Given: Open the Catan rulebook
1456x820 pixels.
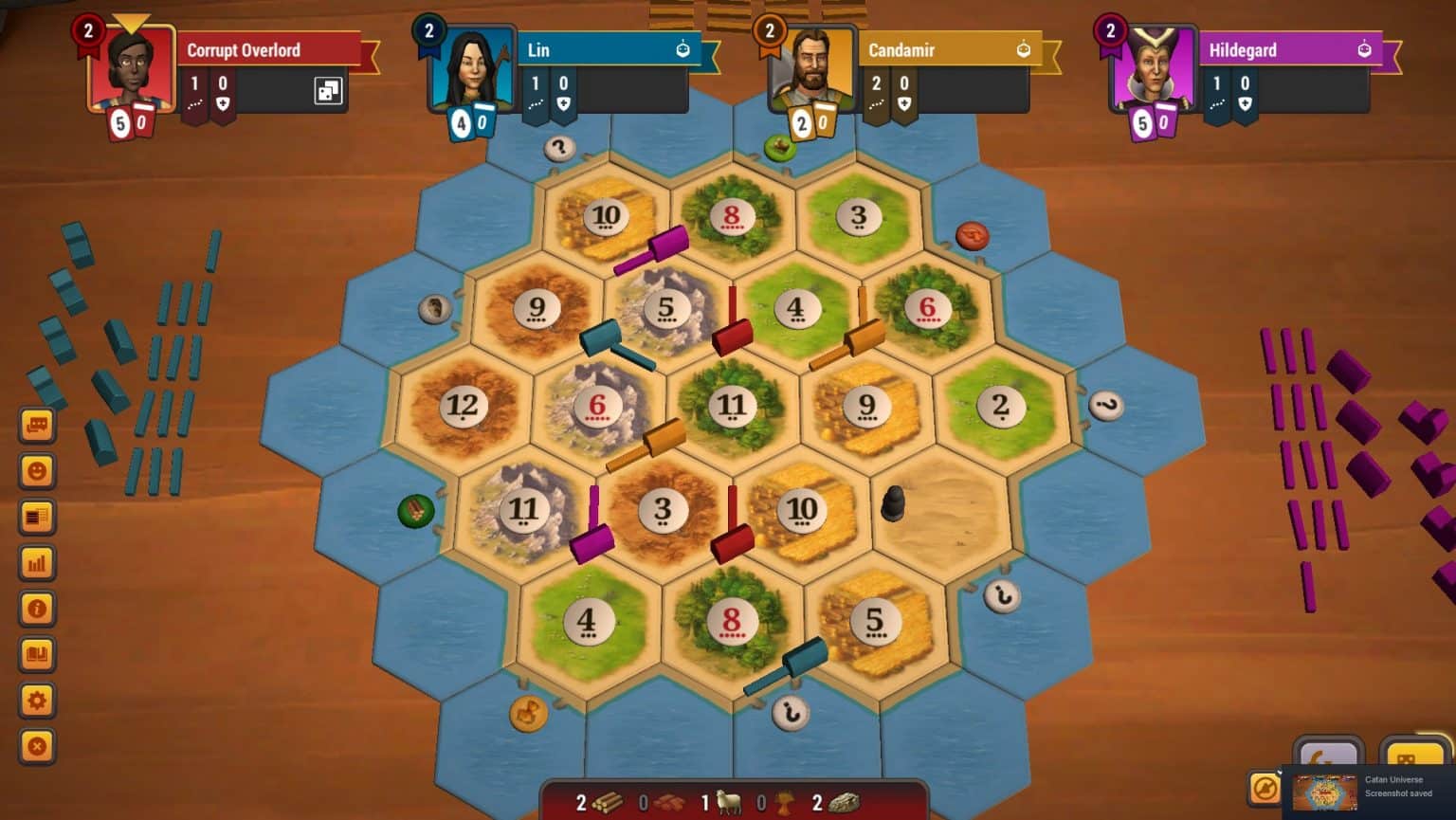Looking at the screenshot, I should pos(36,655).
